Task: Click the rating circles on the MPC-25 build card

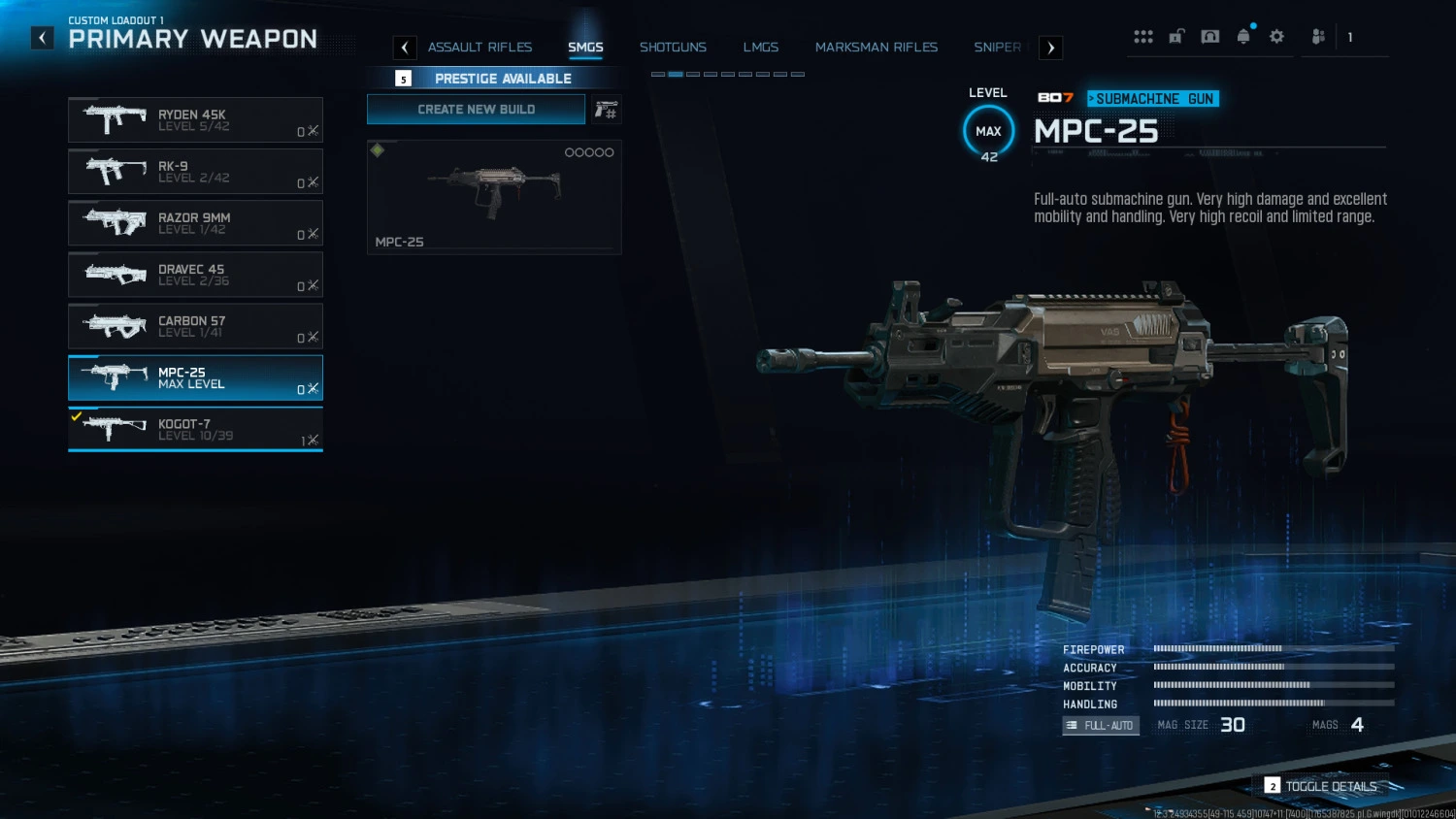Action: [589, 152]
